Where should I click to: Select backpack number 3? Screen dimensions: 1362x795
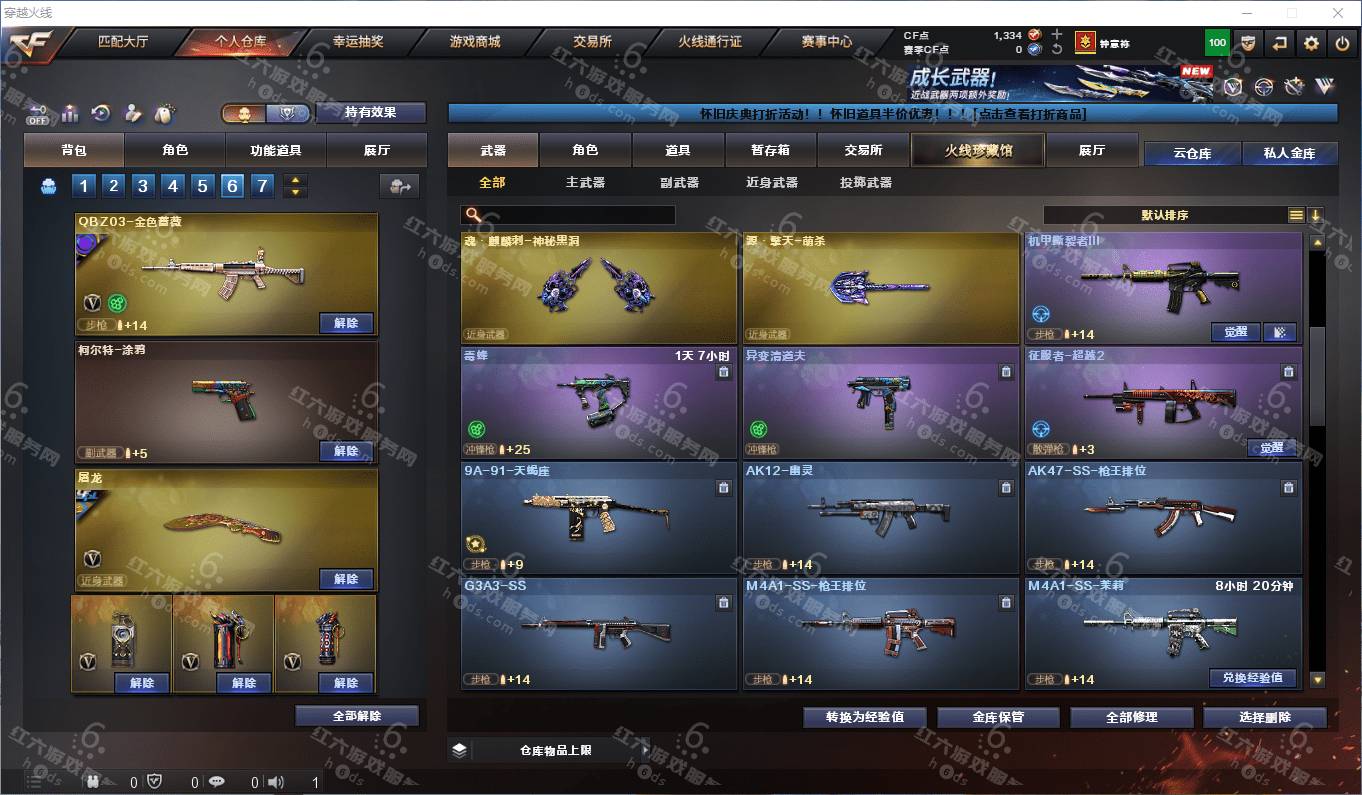(143, 186)
